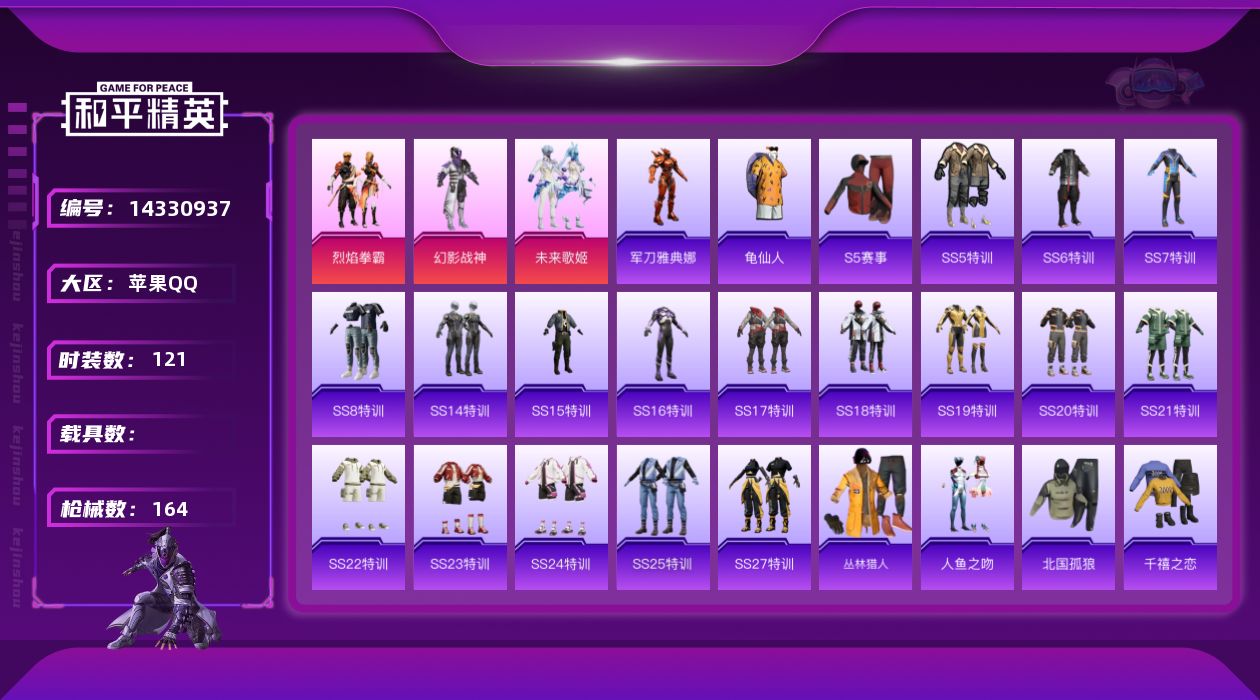Click the SS17特训 outfit card
Viewport: 1260px width, 700px height.
[x=764, y=364]
